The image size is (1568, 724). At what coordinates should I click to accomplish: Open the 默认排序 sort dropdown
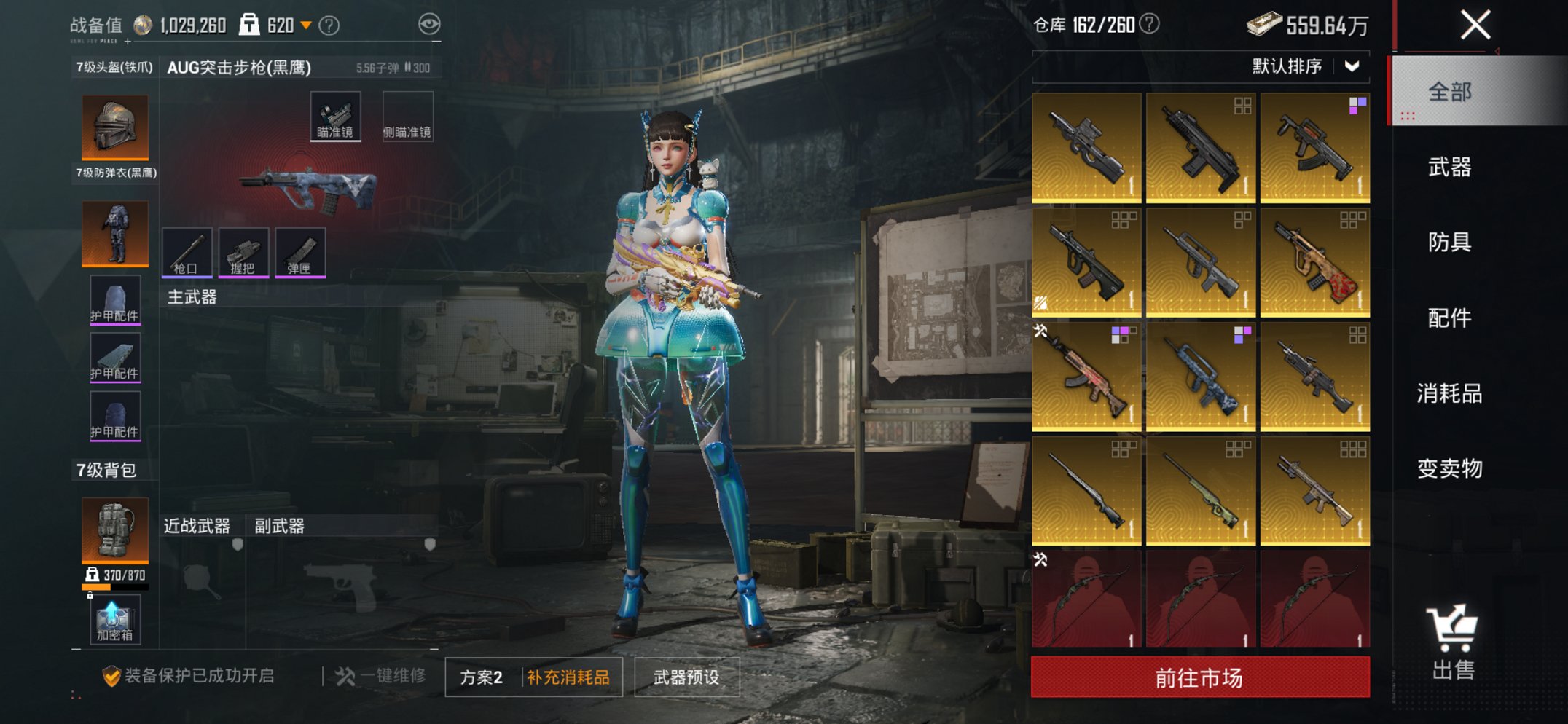point(1304,66)
